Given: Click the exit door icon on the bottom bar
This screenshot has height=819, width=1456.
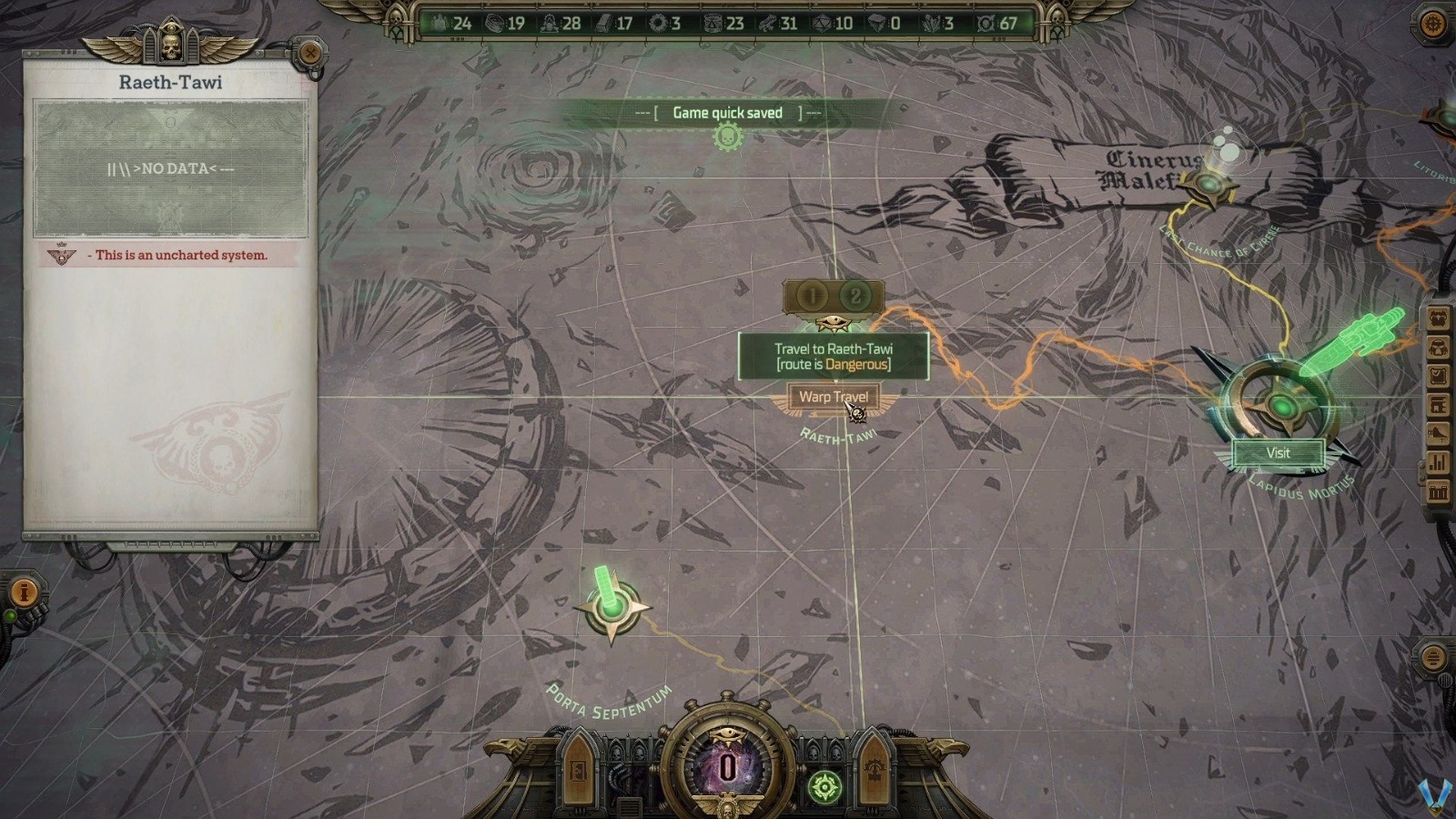Looking at the screenshot, I should pos(577,771).
